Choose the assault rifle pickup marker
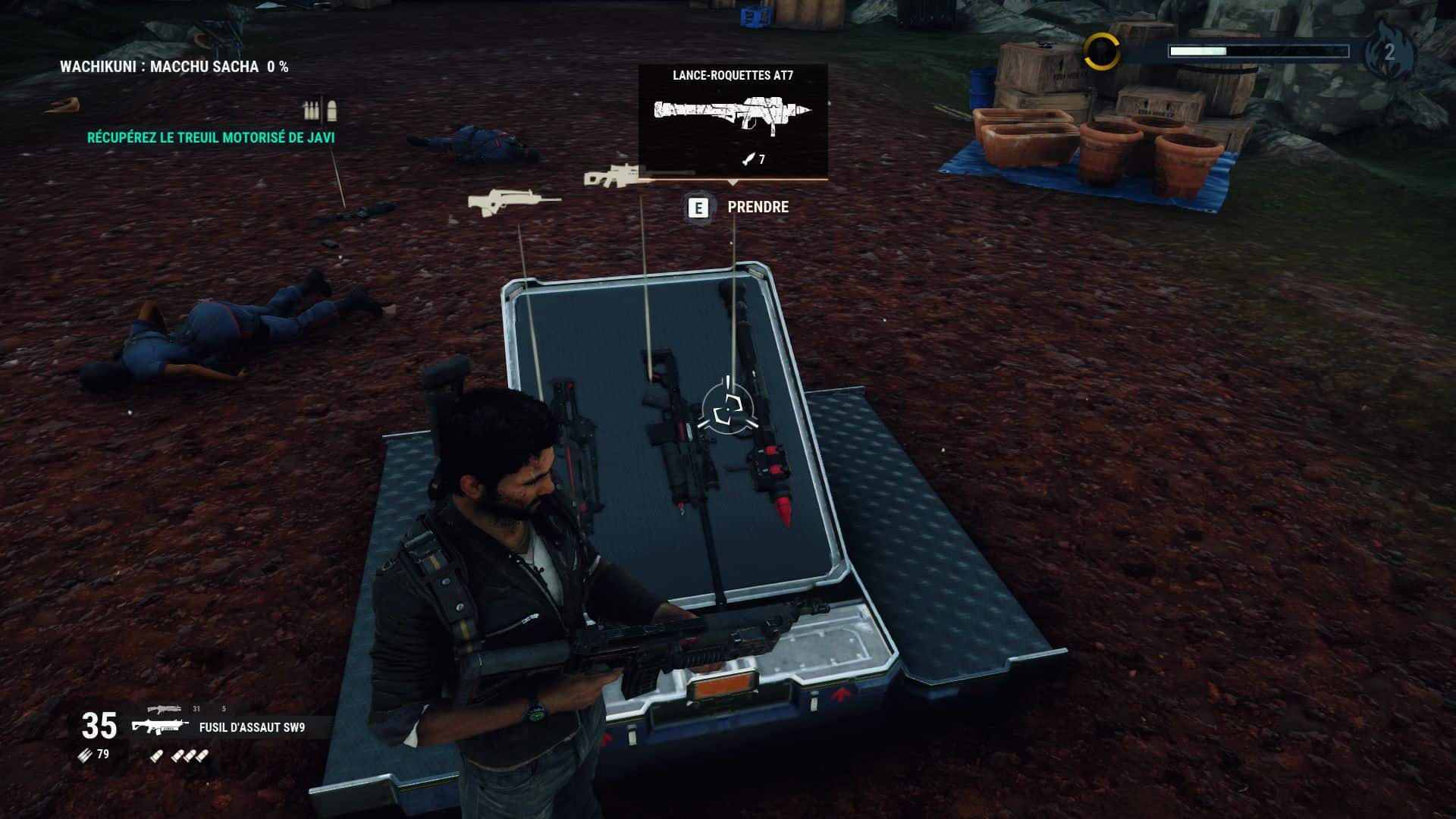1456x819 pixels. click(513, 203)
